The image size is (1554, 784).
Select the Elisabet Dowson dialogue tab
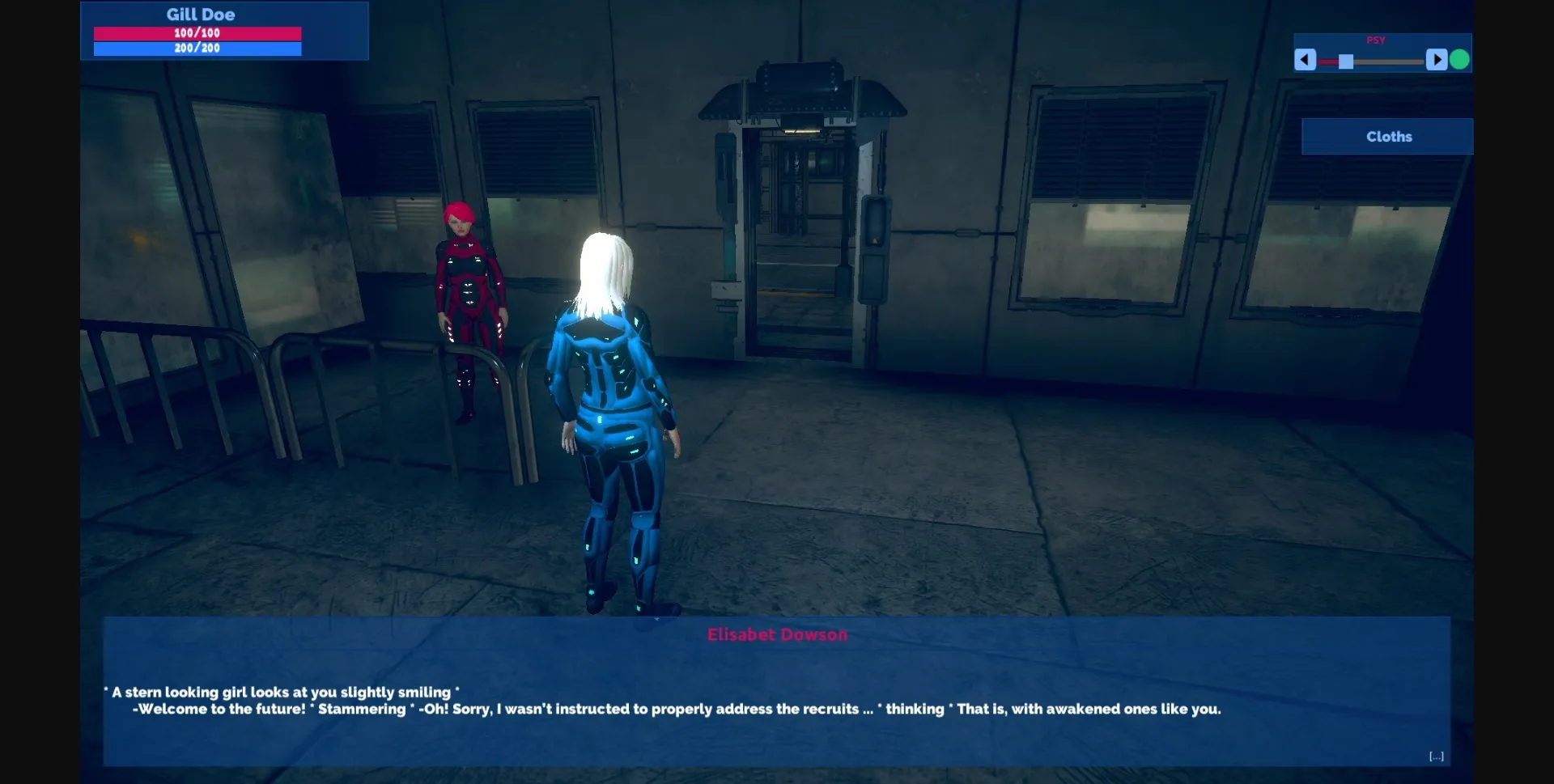click(x=776, y=634)
